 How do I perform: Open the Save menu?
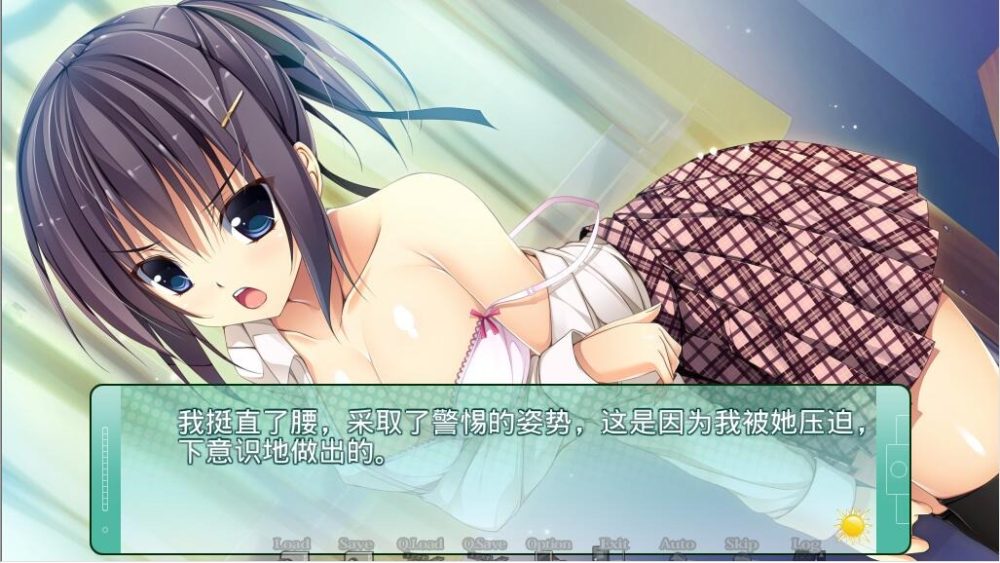click(x=356, y=544)
